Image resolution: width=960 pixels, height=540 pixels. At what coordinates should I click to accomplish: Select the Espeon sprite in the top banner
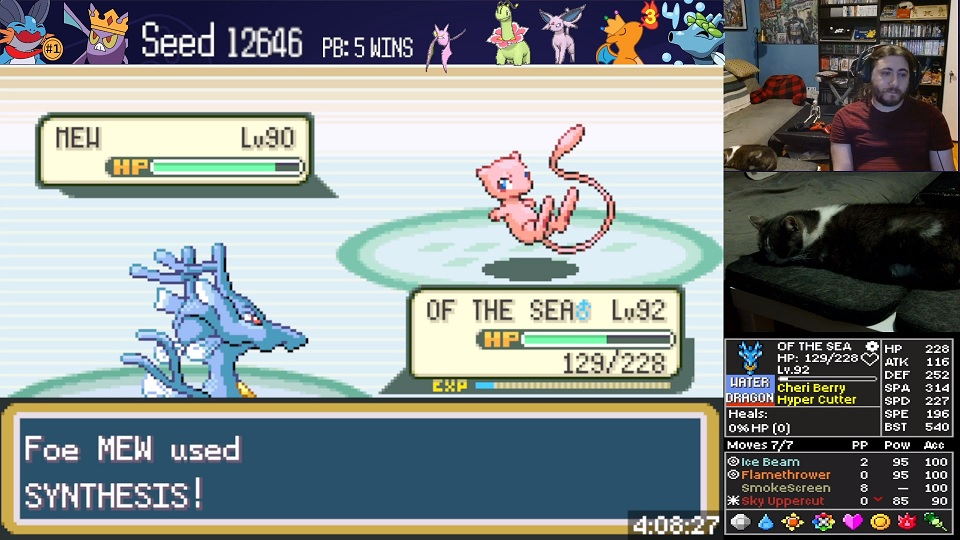[562, 34]
